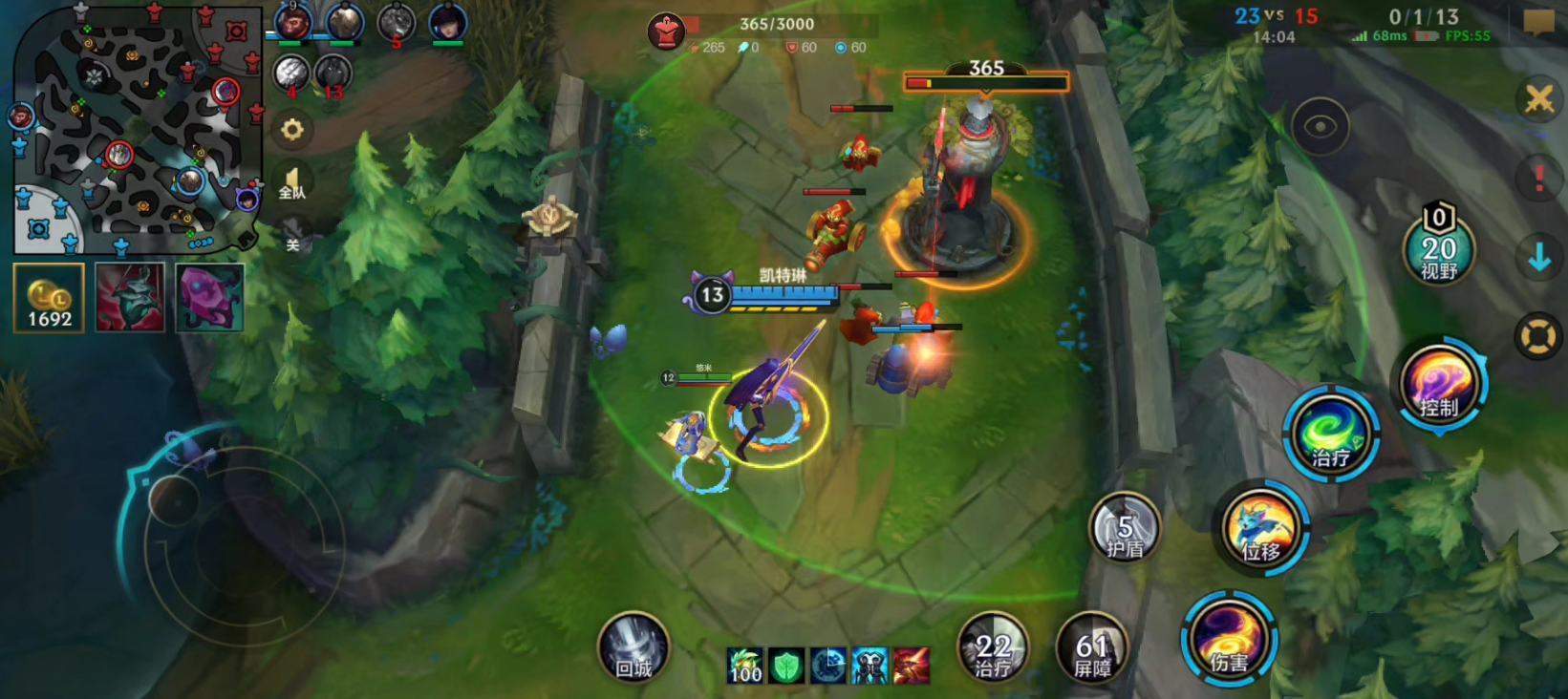The image size is (1568, 699).
Task: Use the 屏障 barrier spell showing 61
Action: pyautogui.click(x=1092, y=648)
